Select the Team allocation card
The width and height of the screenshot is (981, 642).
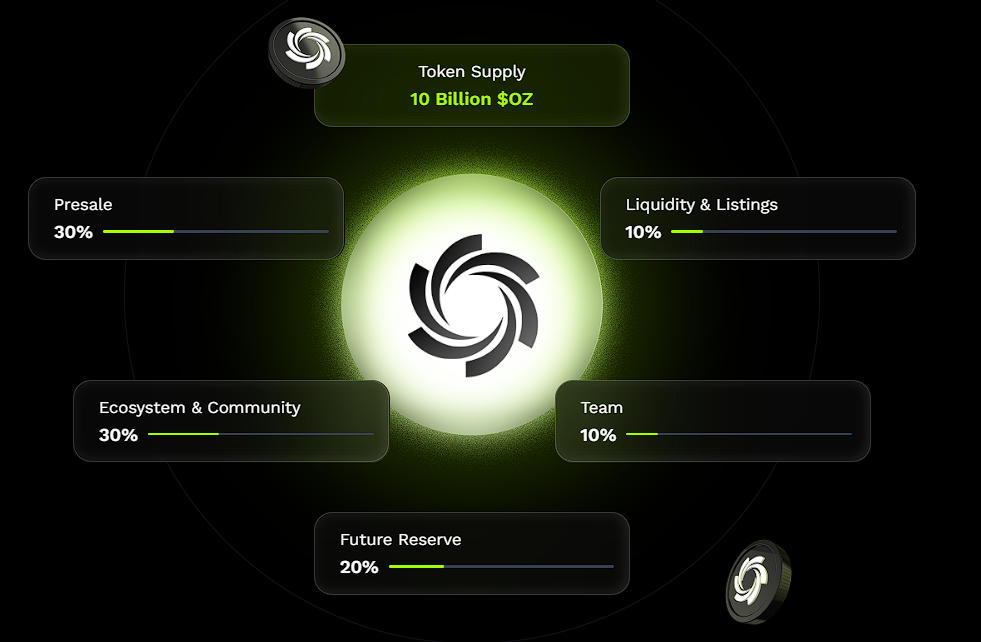712,421
